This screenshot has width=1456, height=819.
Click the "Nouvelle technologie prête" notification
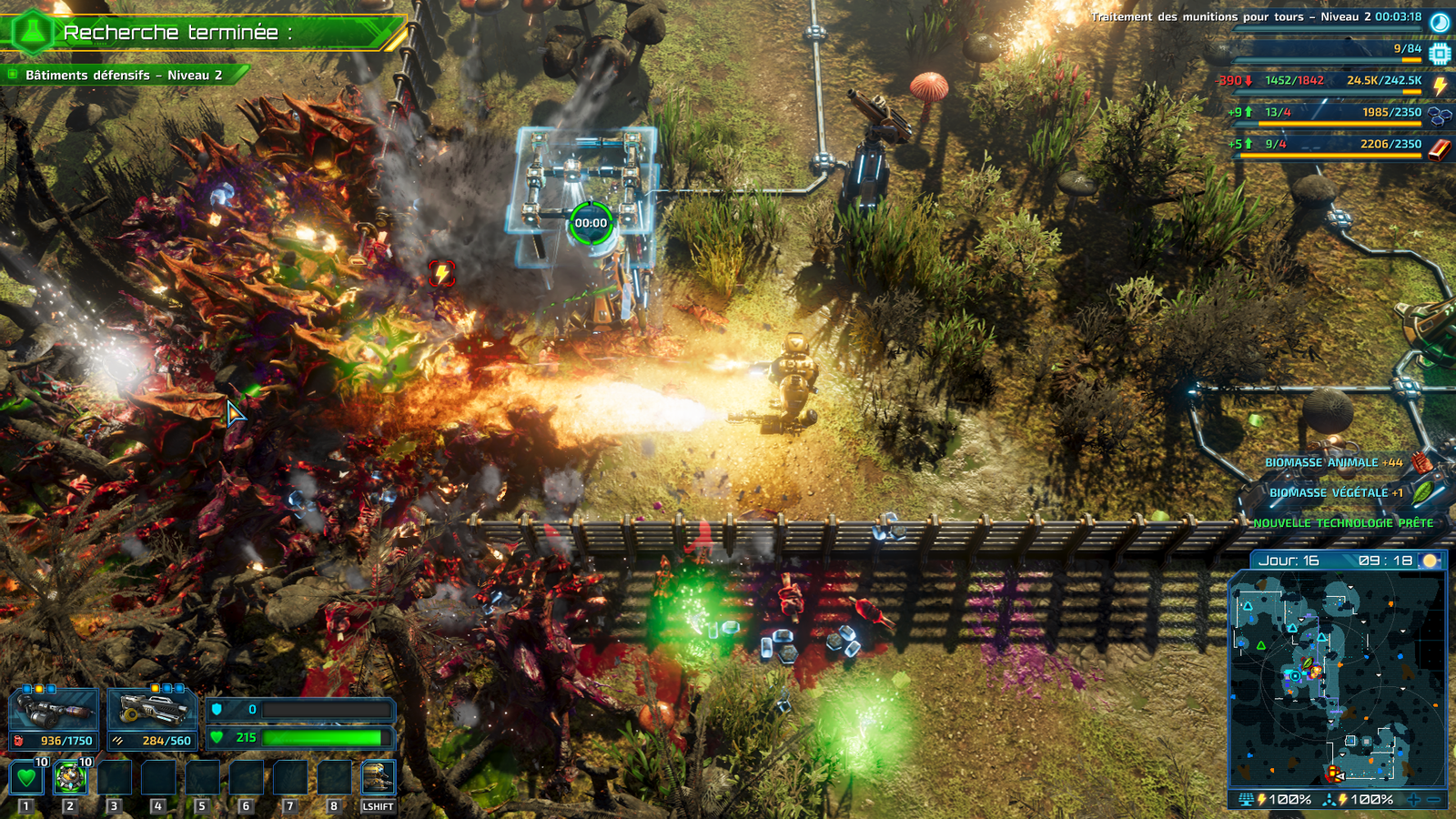coord(1342,523)
